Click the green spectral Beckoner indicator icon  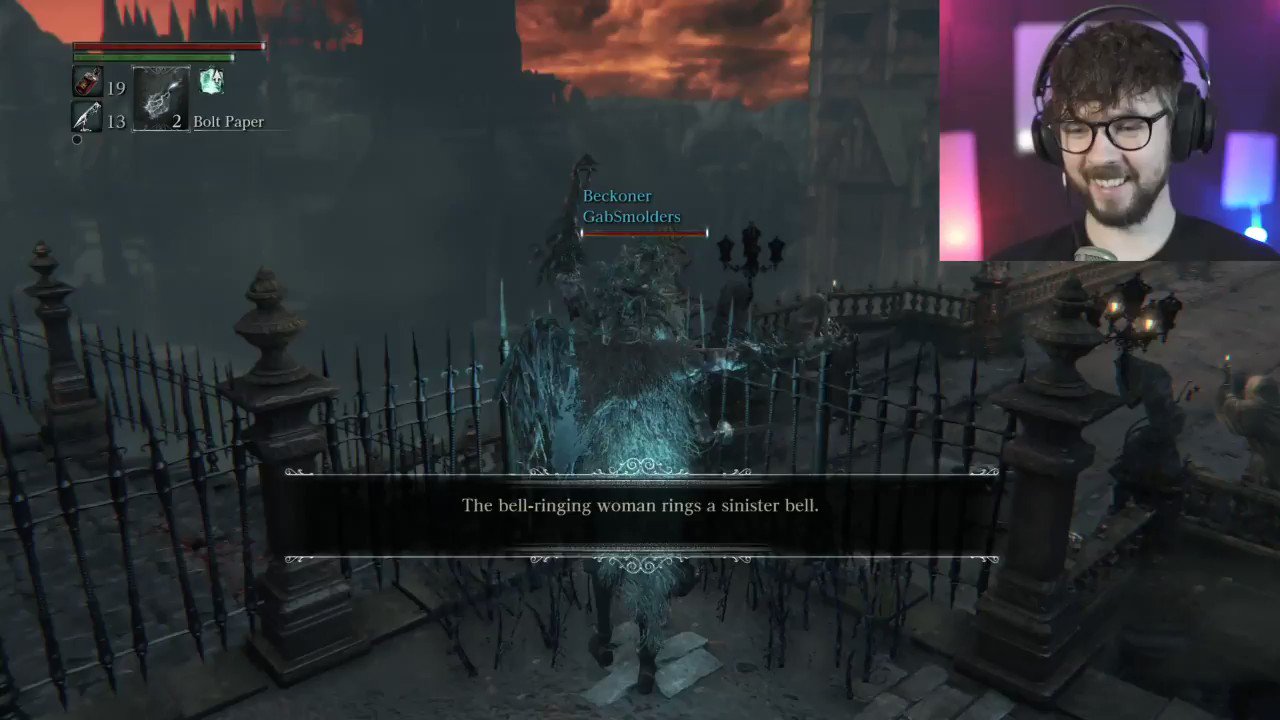pos(211,80)
